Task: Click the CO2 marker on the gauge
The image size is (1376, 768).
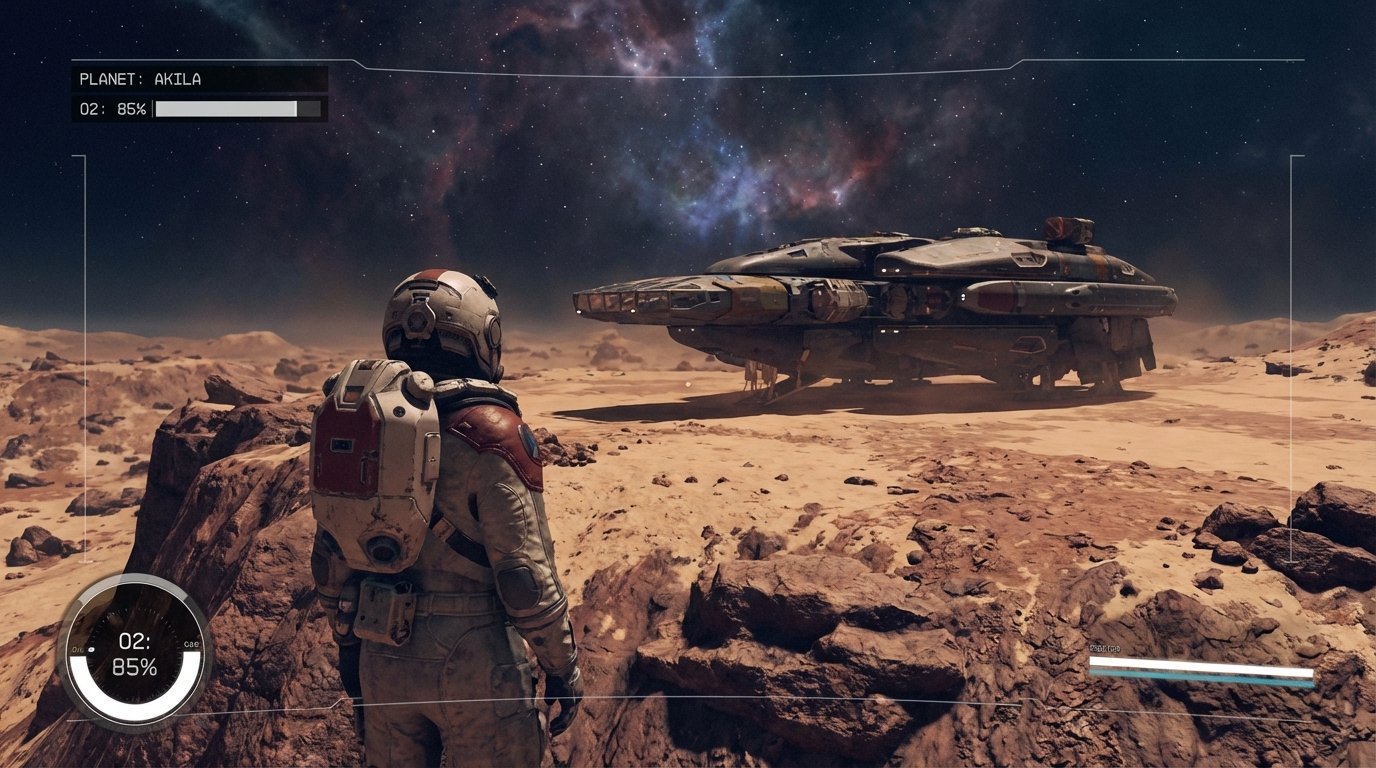Action: pyautogui.click(x=190, y=644)
